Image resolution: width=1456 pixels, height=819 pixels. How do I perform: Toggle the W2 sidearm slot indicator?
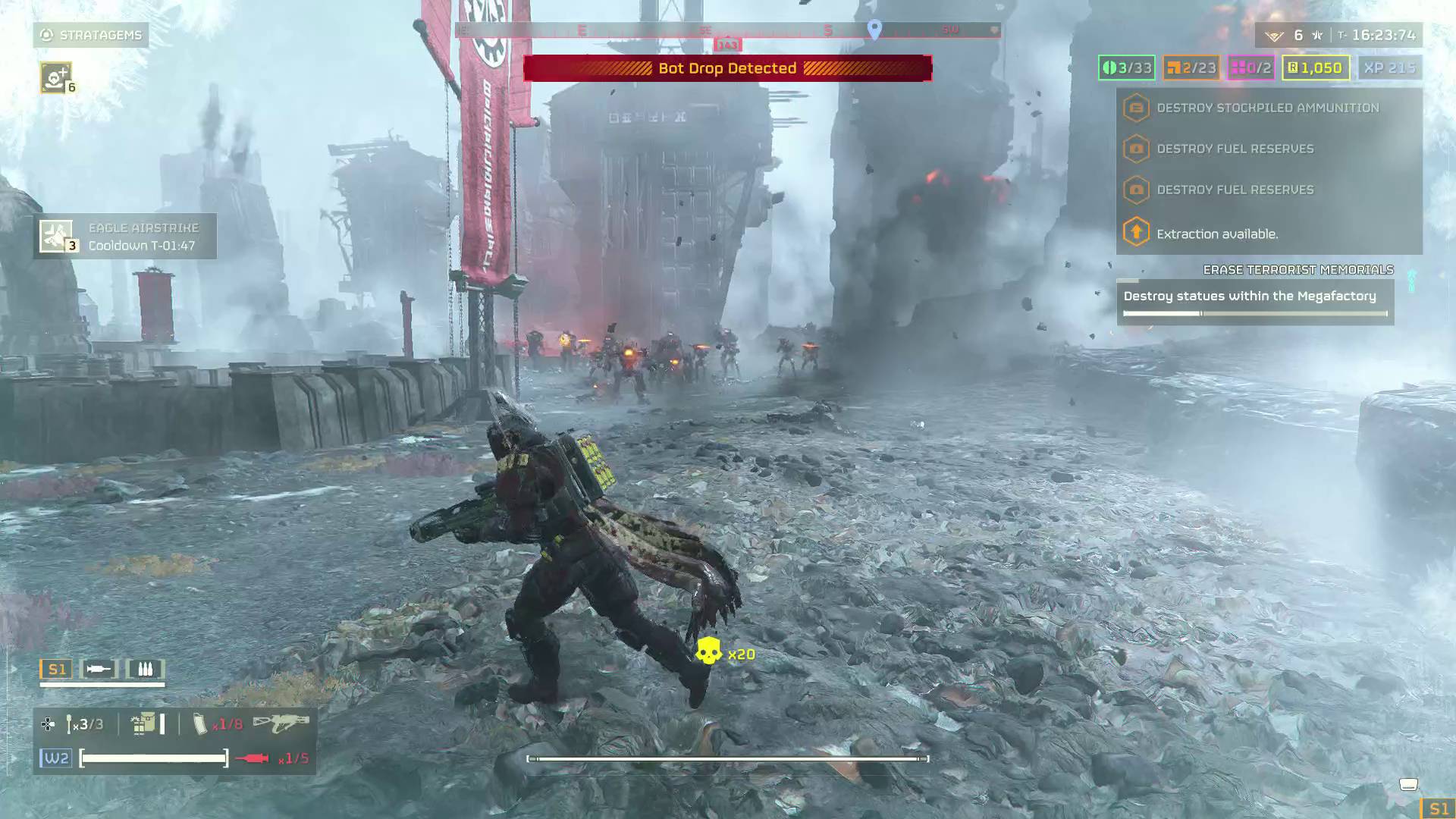(55, 756)
